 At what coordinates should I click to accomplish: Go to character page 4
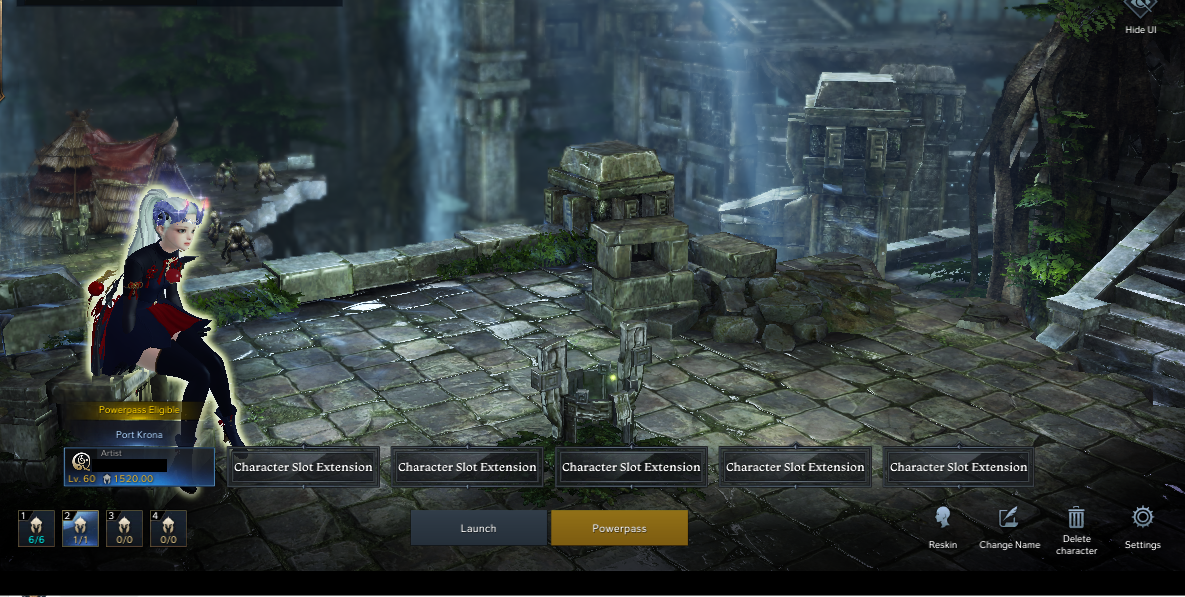click(x=168, y=529)
